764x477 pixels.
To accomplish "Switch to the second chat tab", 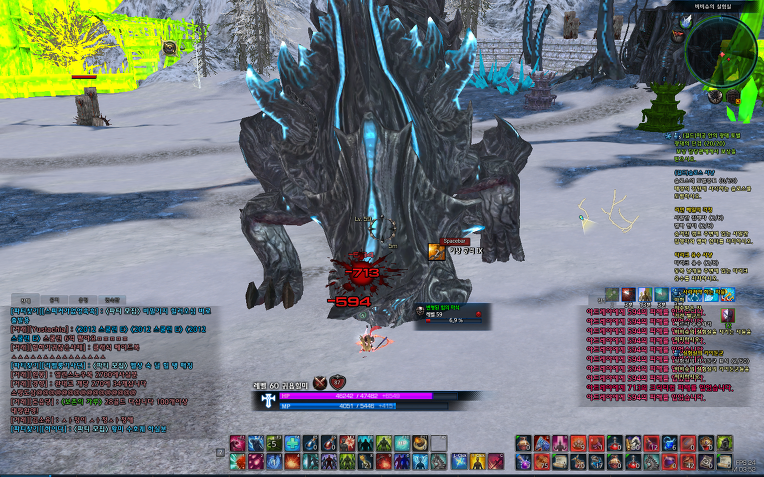I will tap(54, 299).
